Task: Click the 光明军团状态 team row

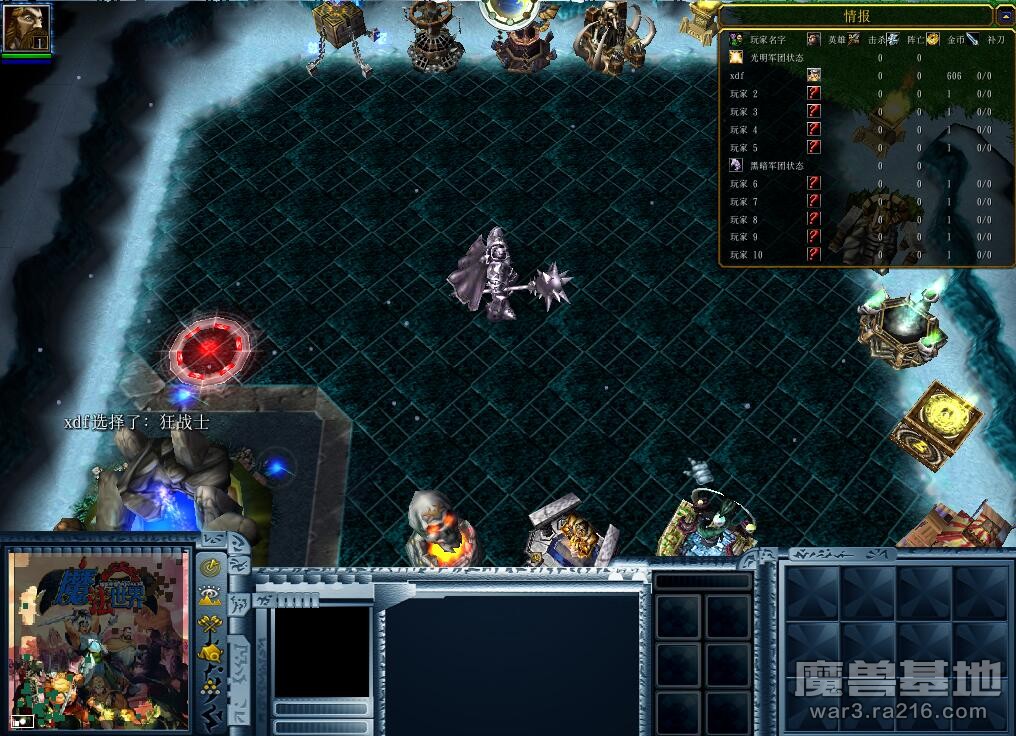Action: click(860, 57)
